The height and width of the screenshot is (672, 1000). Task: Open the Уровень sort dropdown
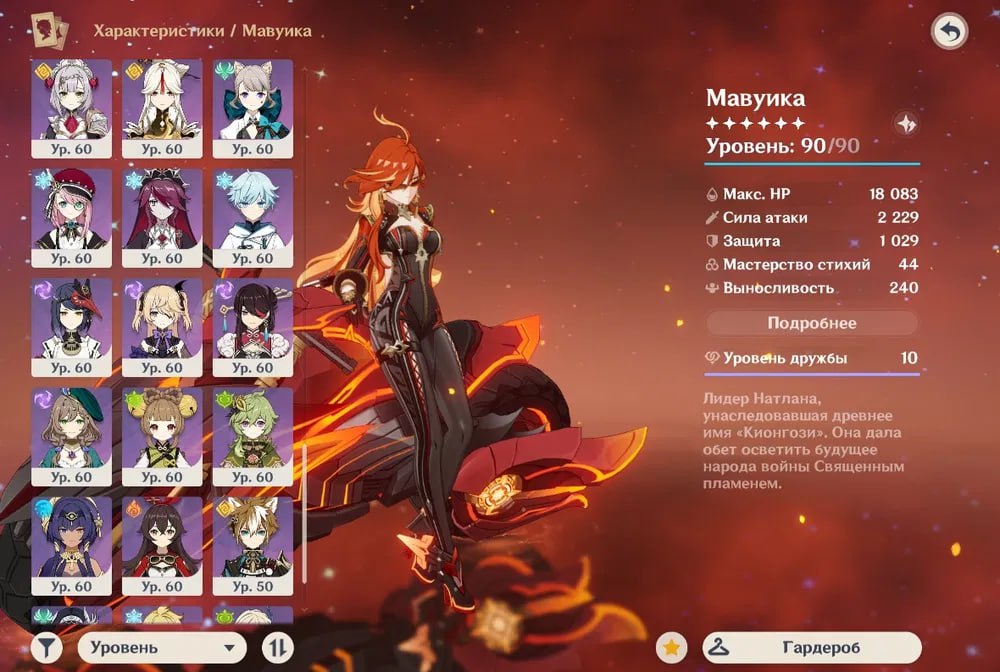pyautogui.click(x=162, y=648)
